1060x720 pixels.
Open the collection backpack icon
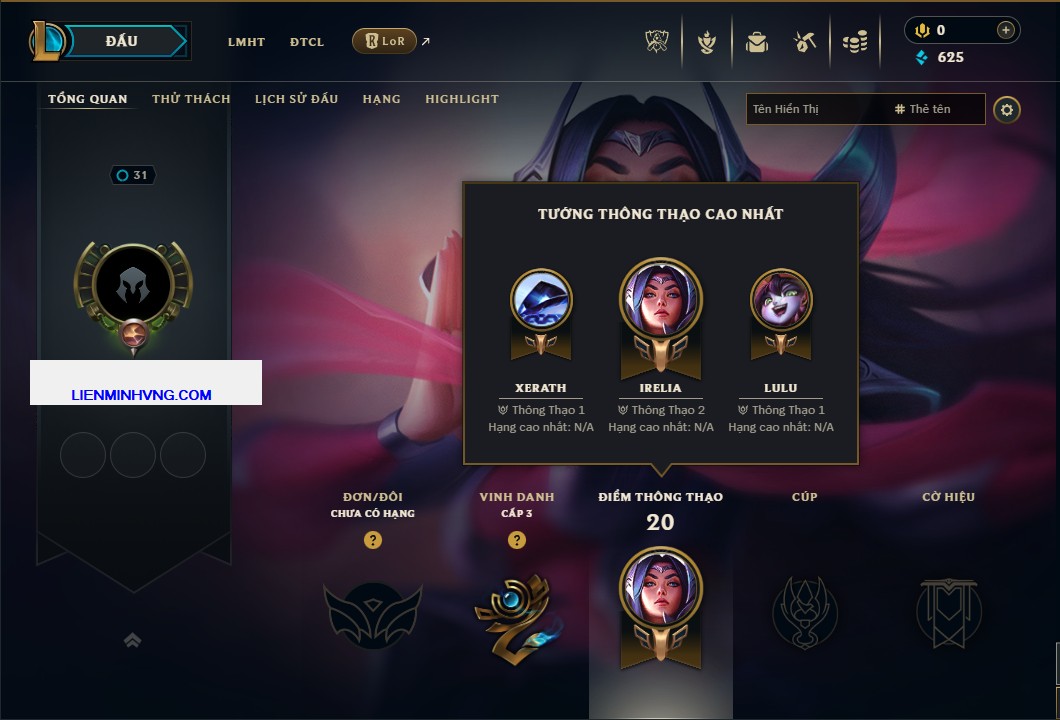tap(756, 42)
